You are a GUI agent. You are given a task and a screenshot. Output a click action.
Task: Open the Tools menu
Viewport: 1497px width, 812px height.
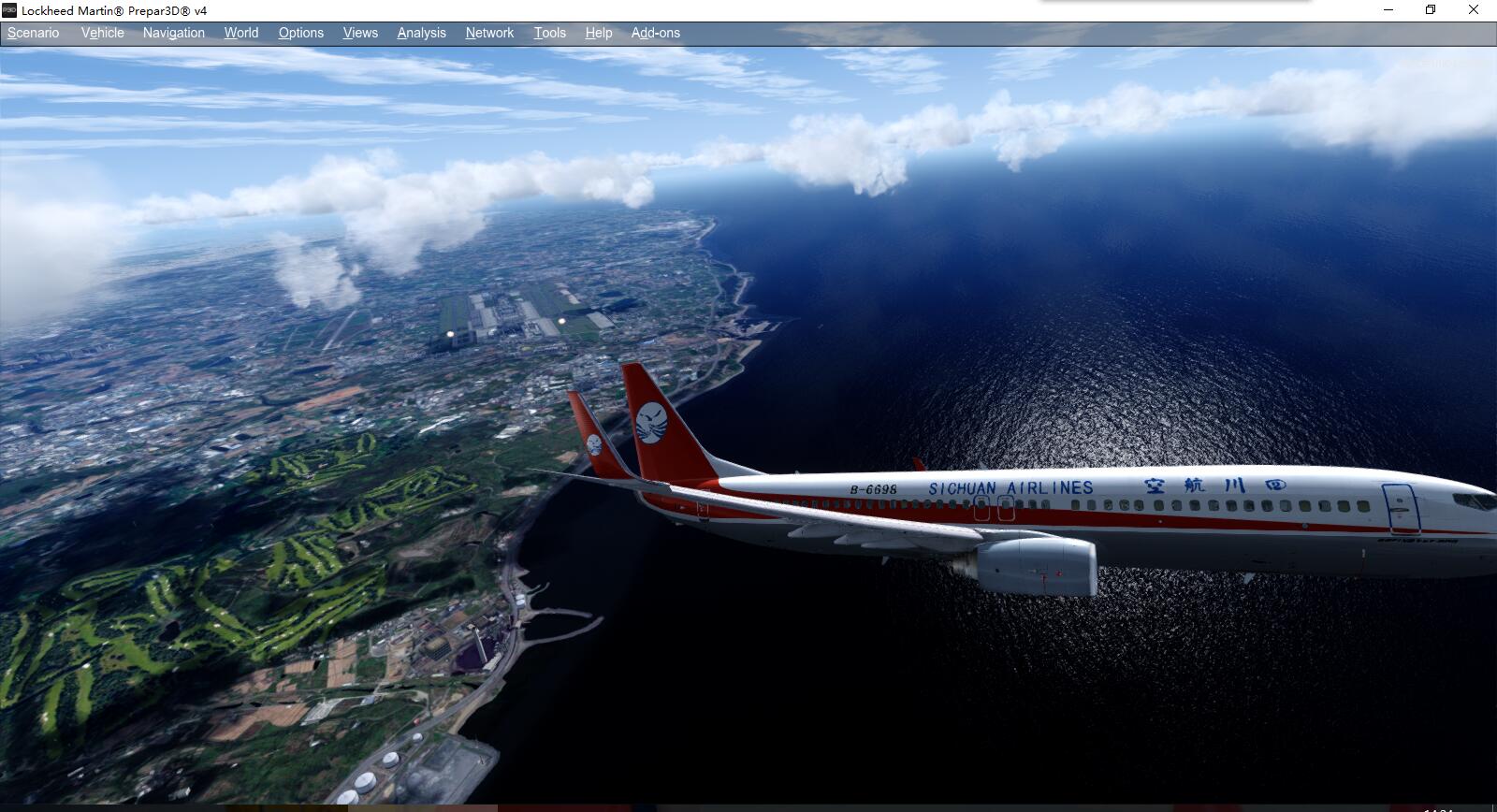click(x=549, y=32)
